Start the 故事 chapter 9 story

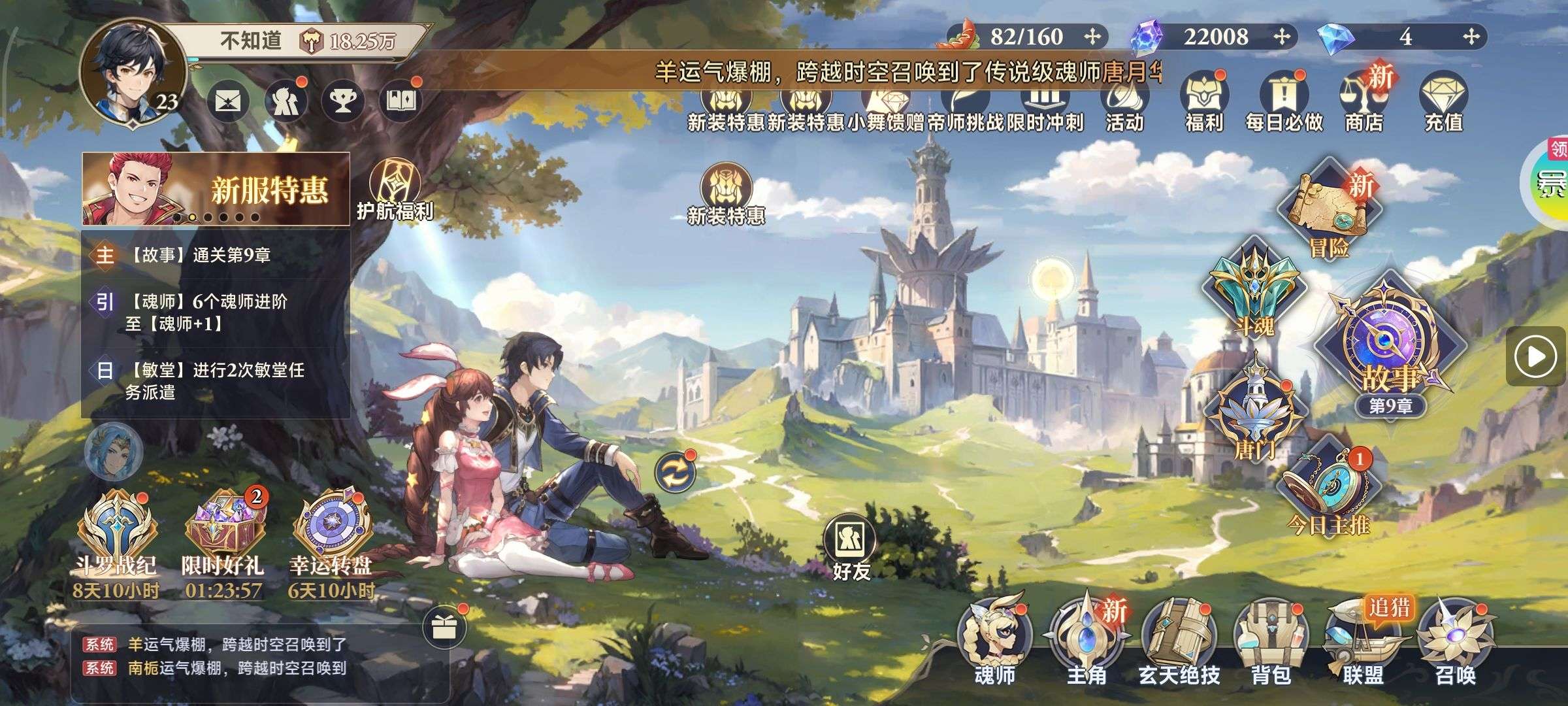1390,346
